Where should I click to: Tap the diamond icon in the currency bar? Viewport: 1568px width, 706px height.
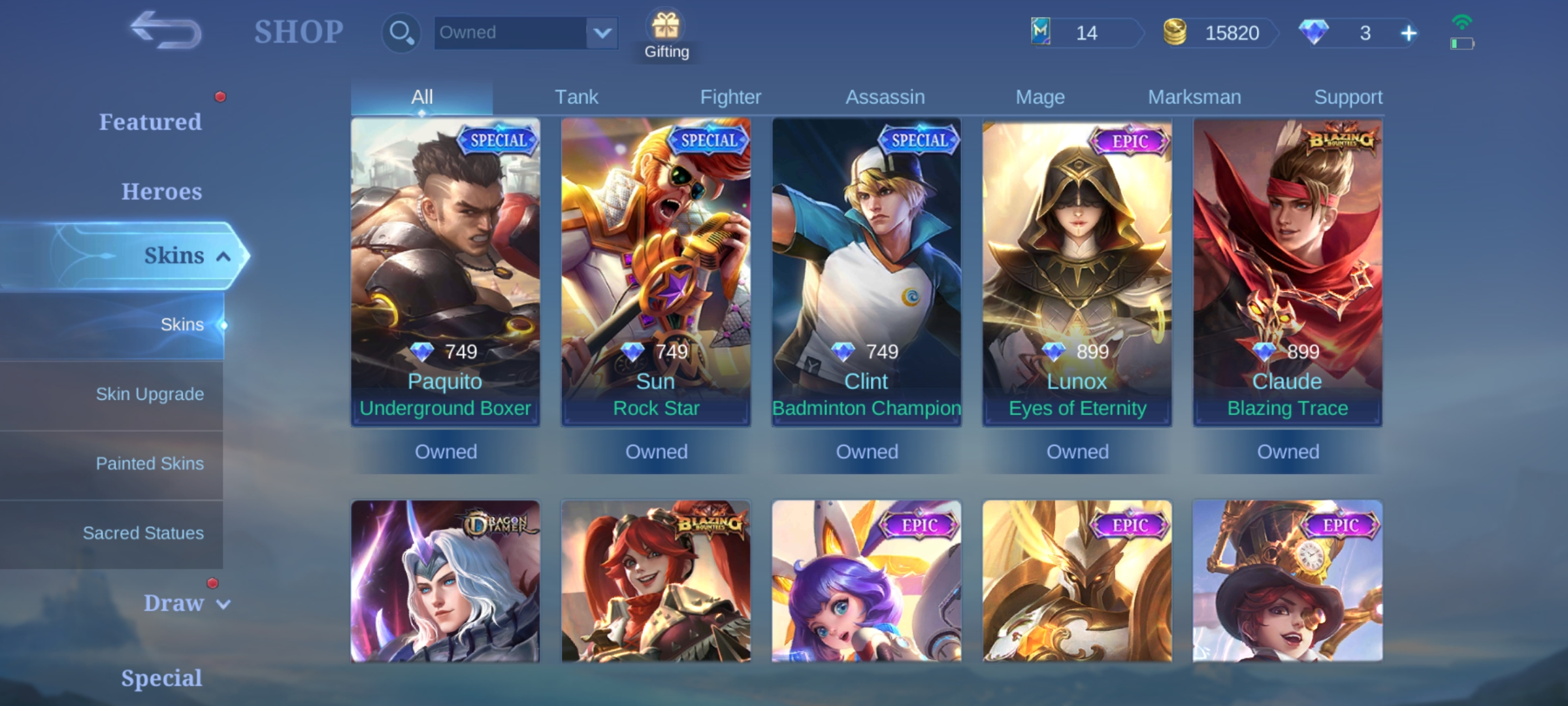pyautogui.click(x=1315, y=32)
